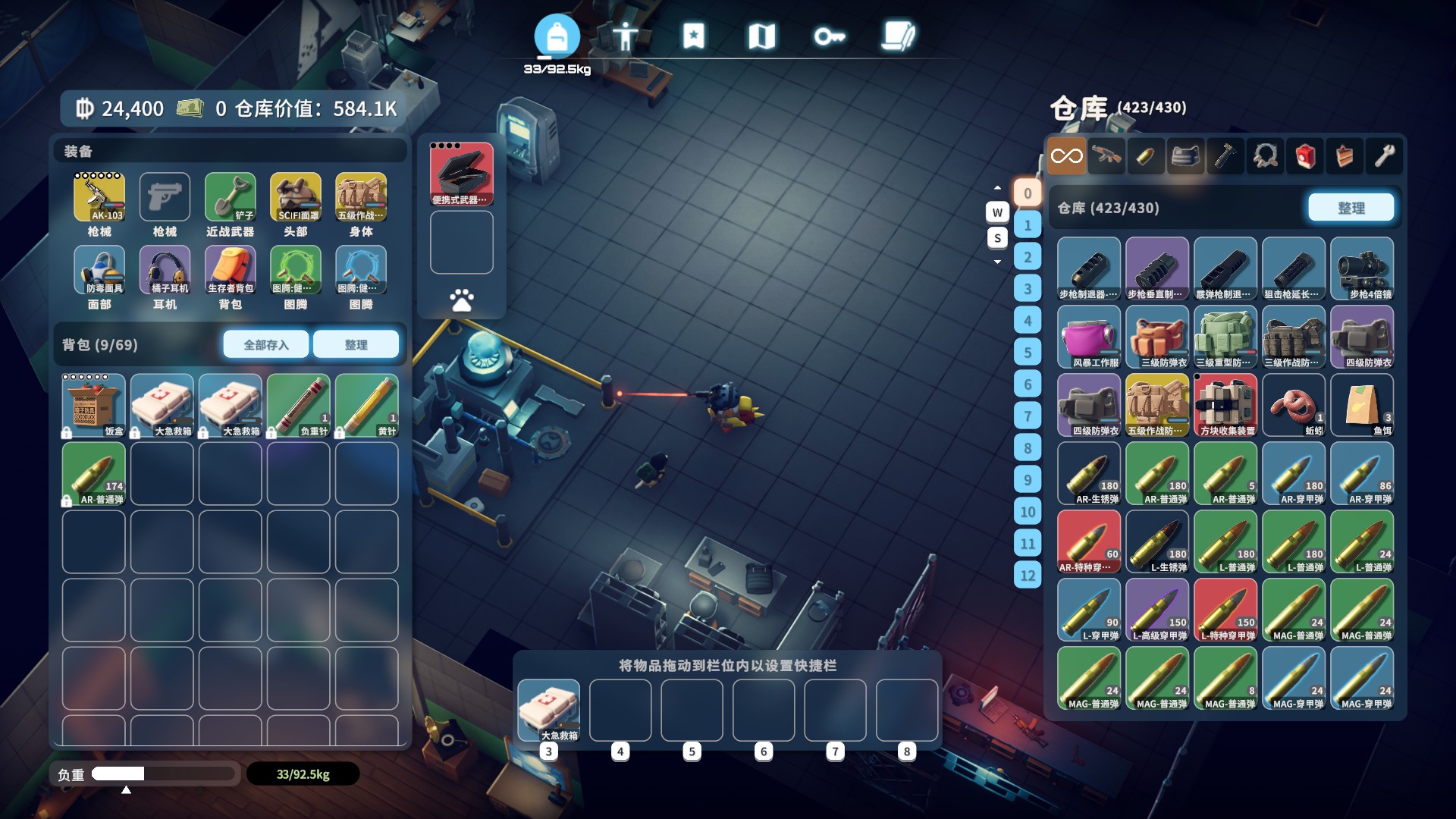Sort the backpack with its 整理 button

(356, 344)
